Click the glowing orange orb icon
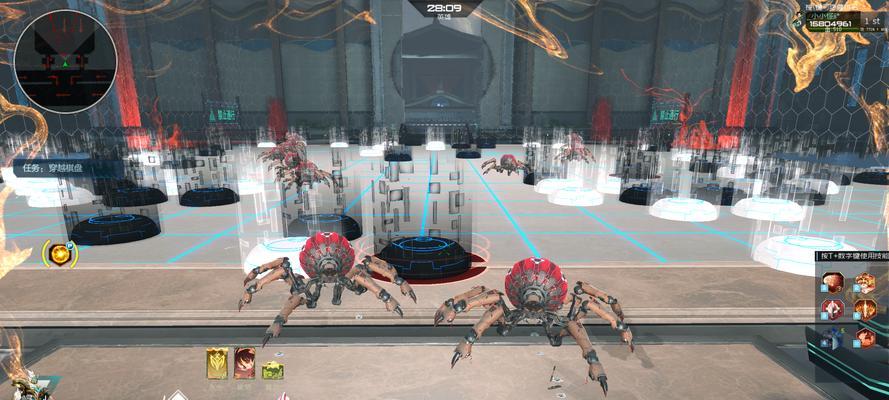The height and width of the screenshot is (400, 889). tap(60, 254)
